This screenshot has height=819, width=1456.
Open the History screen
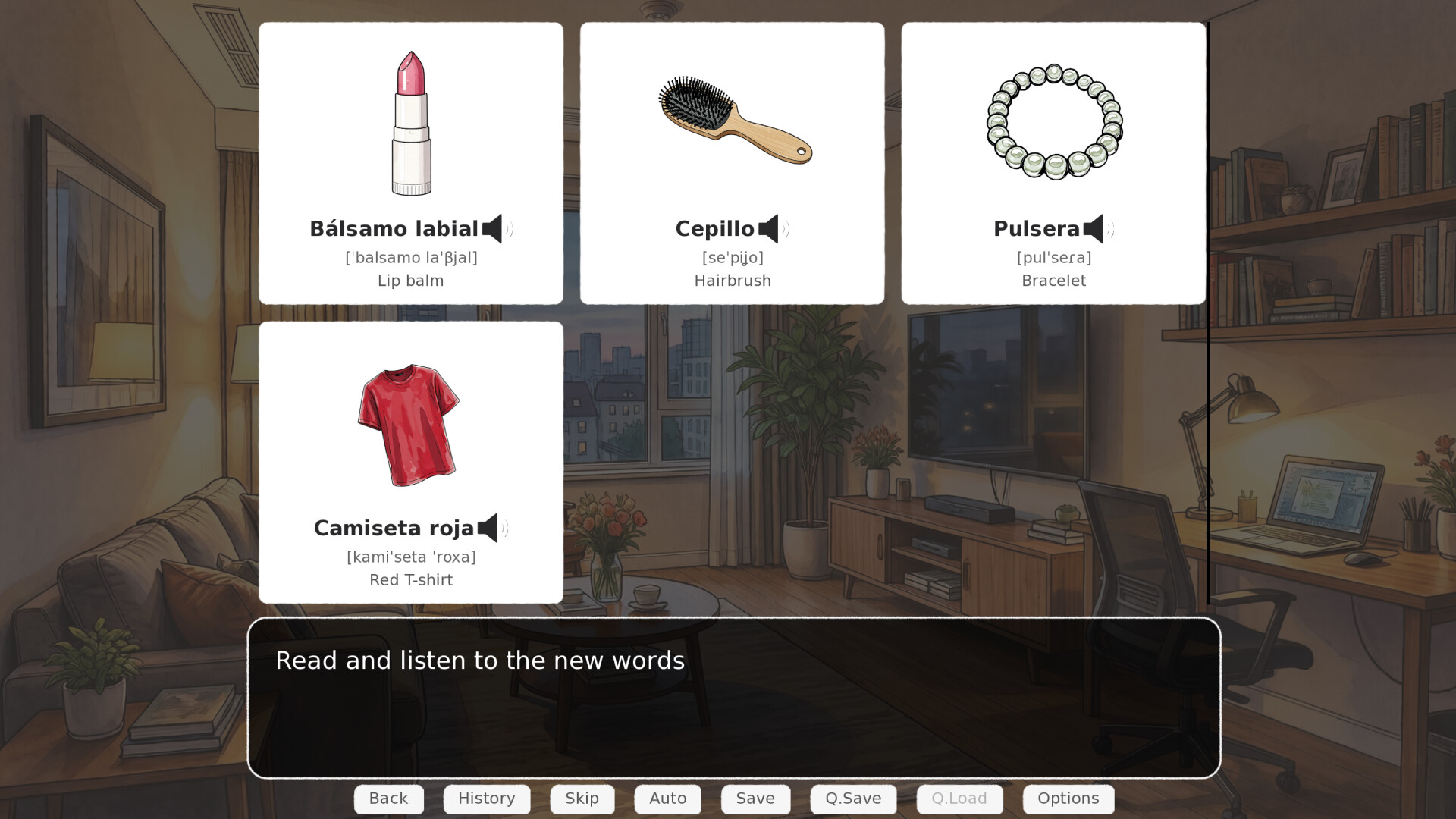(486, 799)
